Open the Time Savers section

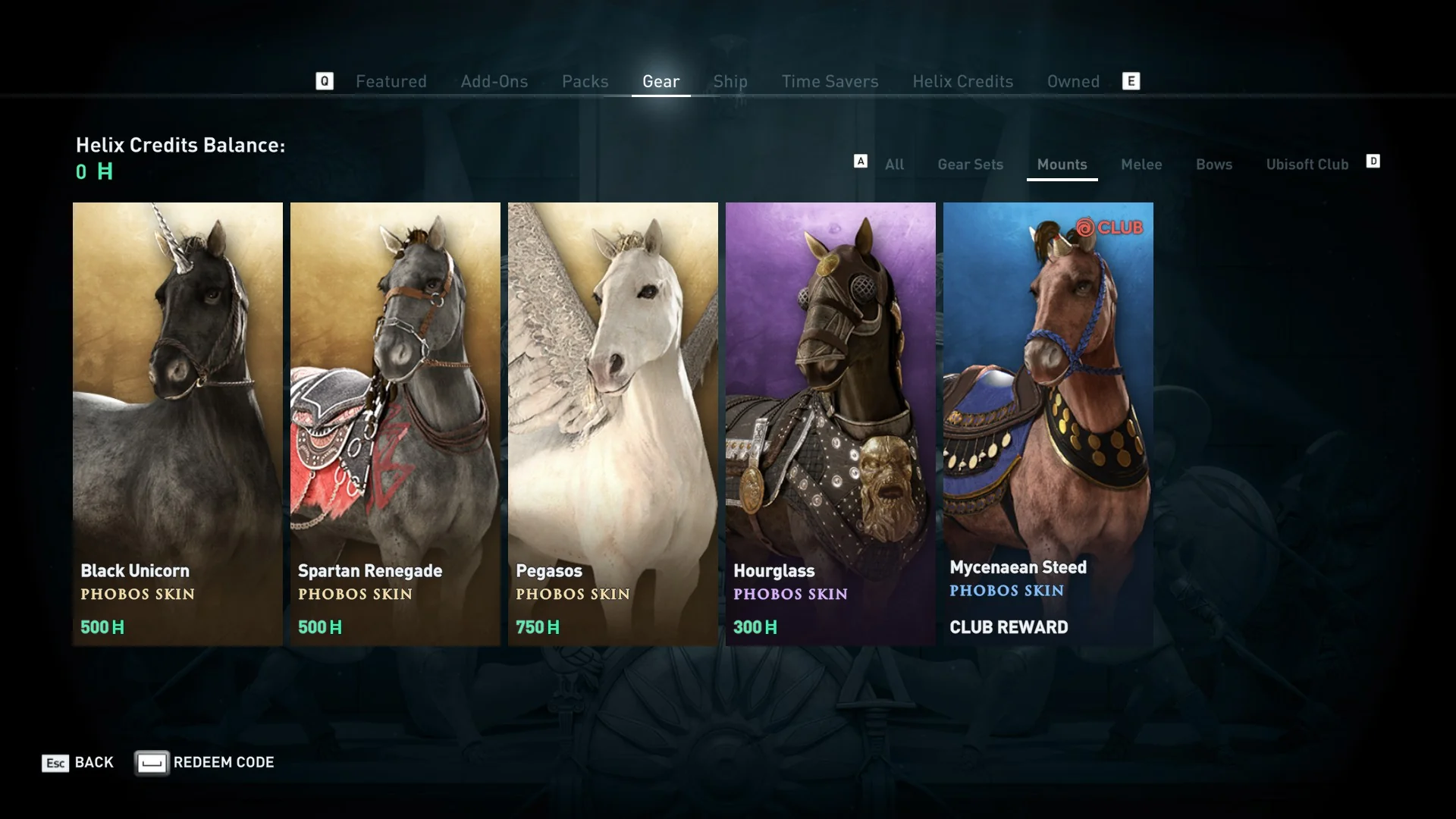tap(830, 81)
